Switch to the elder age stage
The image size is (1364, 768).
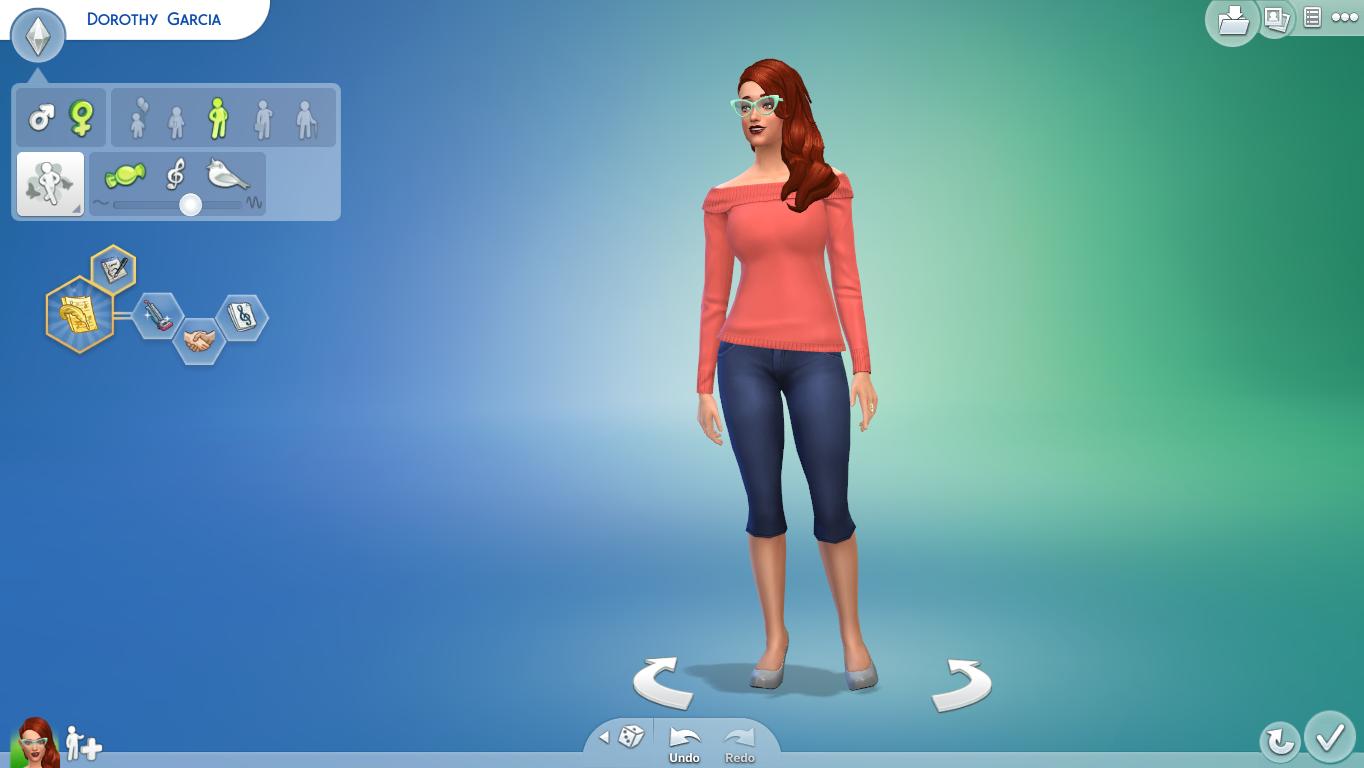point(305,117)
